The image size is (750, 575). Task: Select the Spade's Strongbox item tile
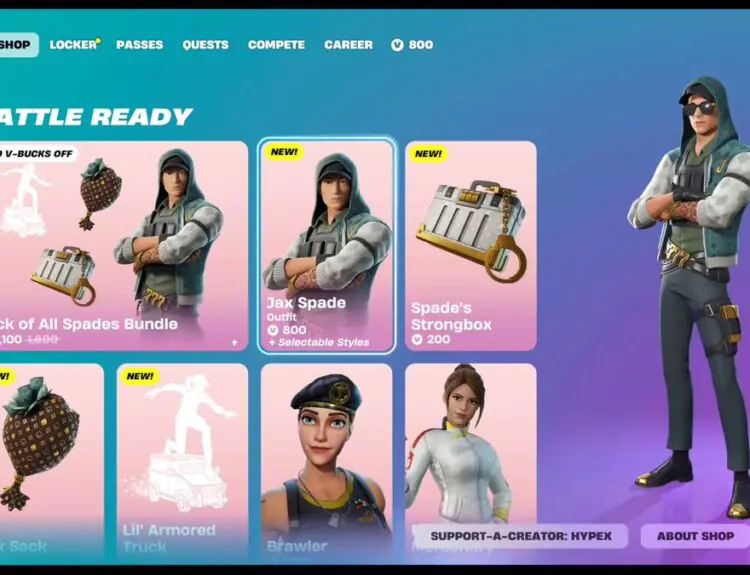[x=470, y=245]
